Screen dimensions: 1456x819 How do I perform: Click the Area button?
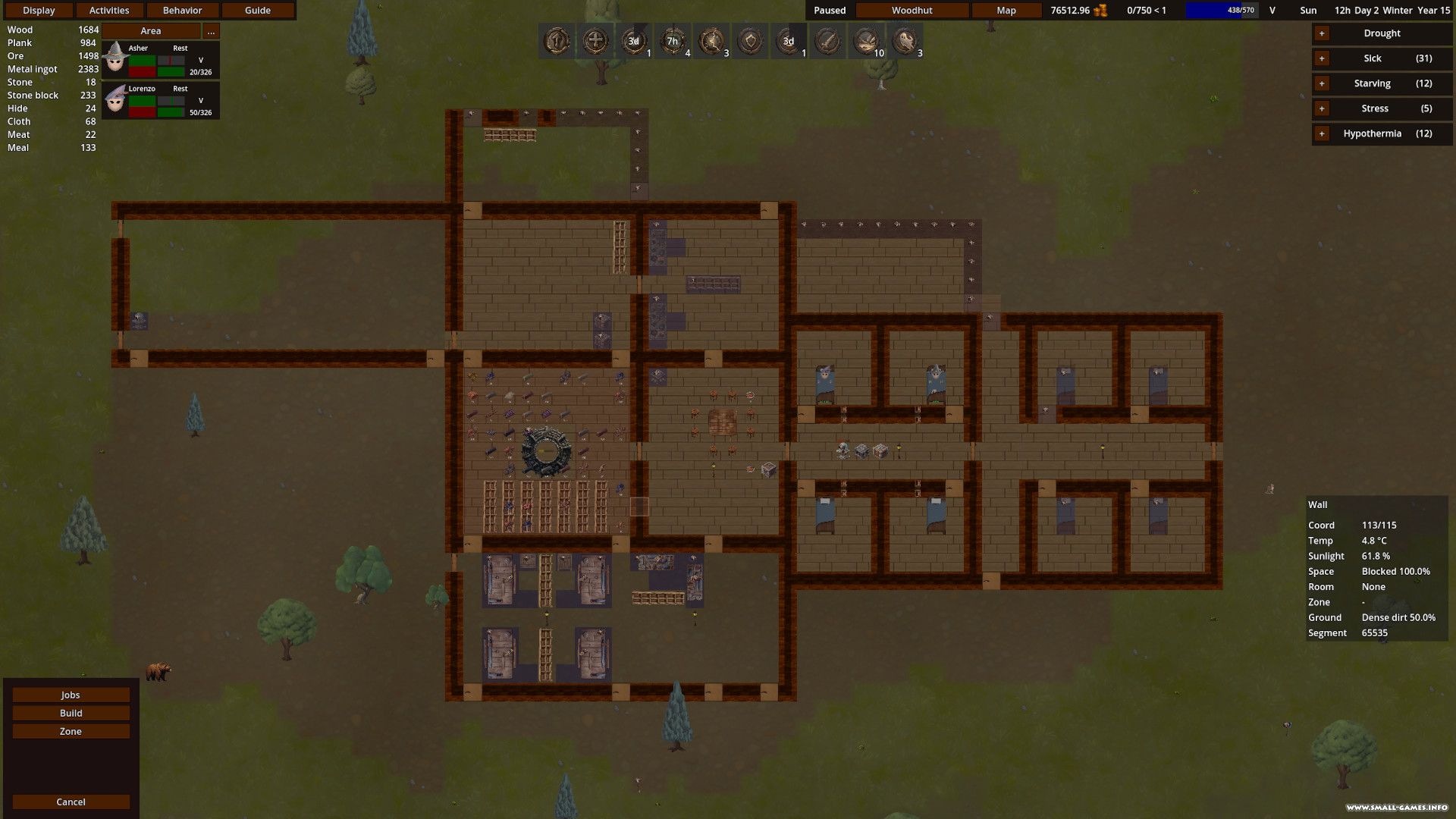(151, 31)
